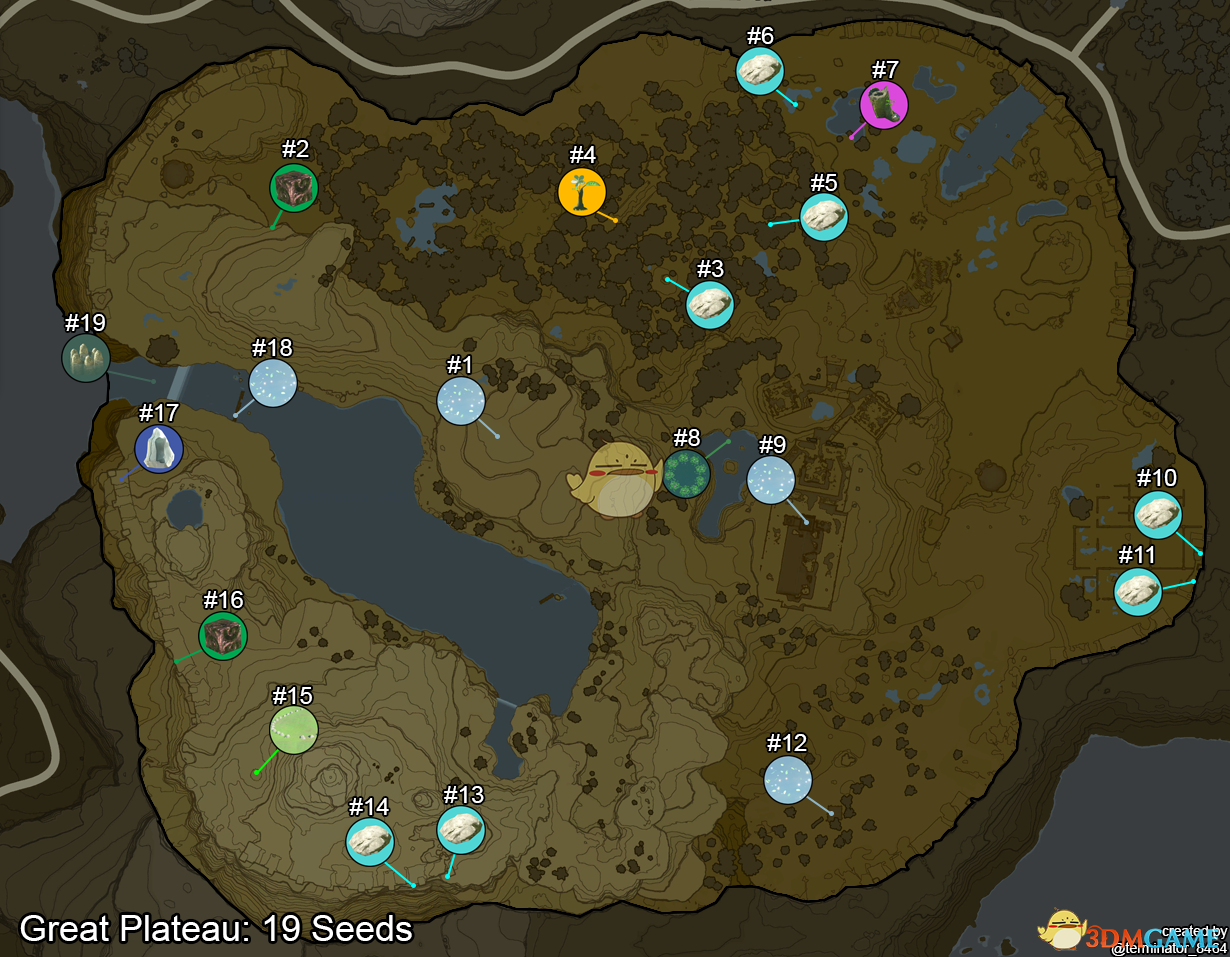Click sparkle marker #12 on the map
1230x957 pixels.
point(788,779)
